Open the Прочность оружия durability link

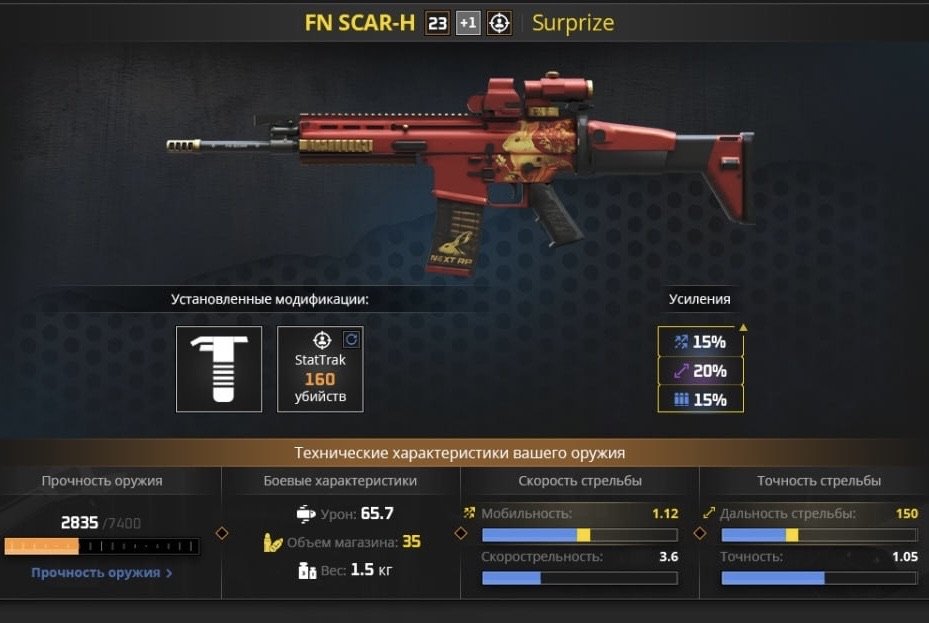101,573
